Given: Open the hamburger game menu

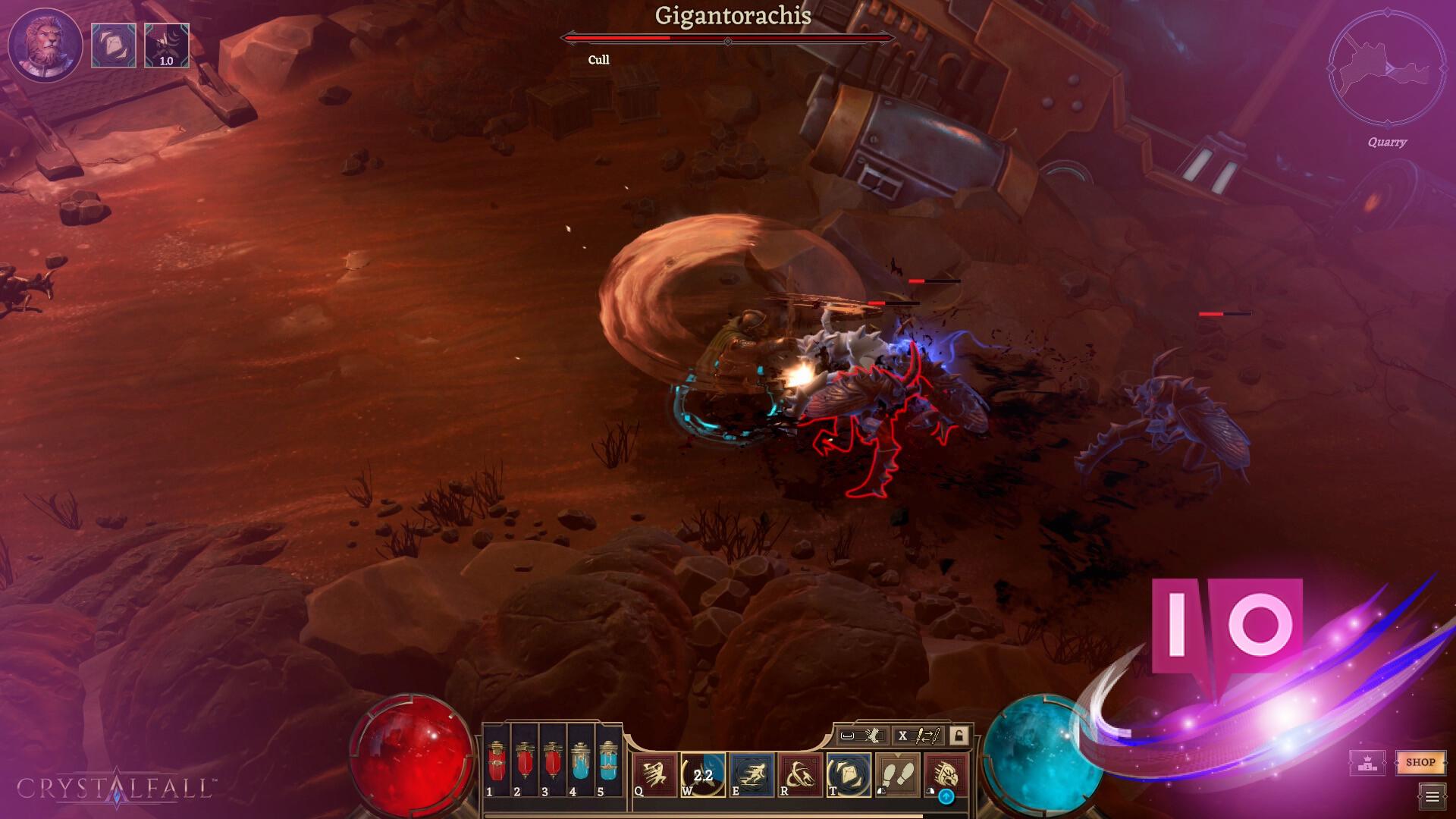Looking at the screenshot, I should [1432, 796].
